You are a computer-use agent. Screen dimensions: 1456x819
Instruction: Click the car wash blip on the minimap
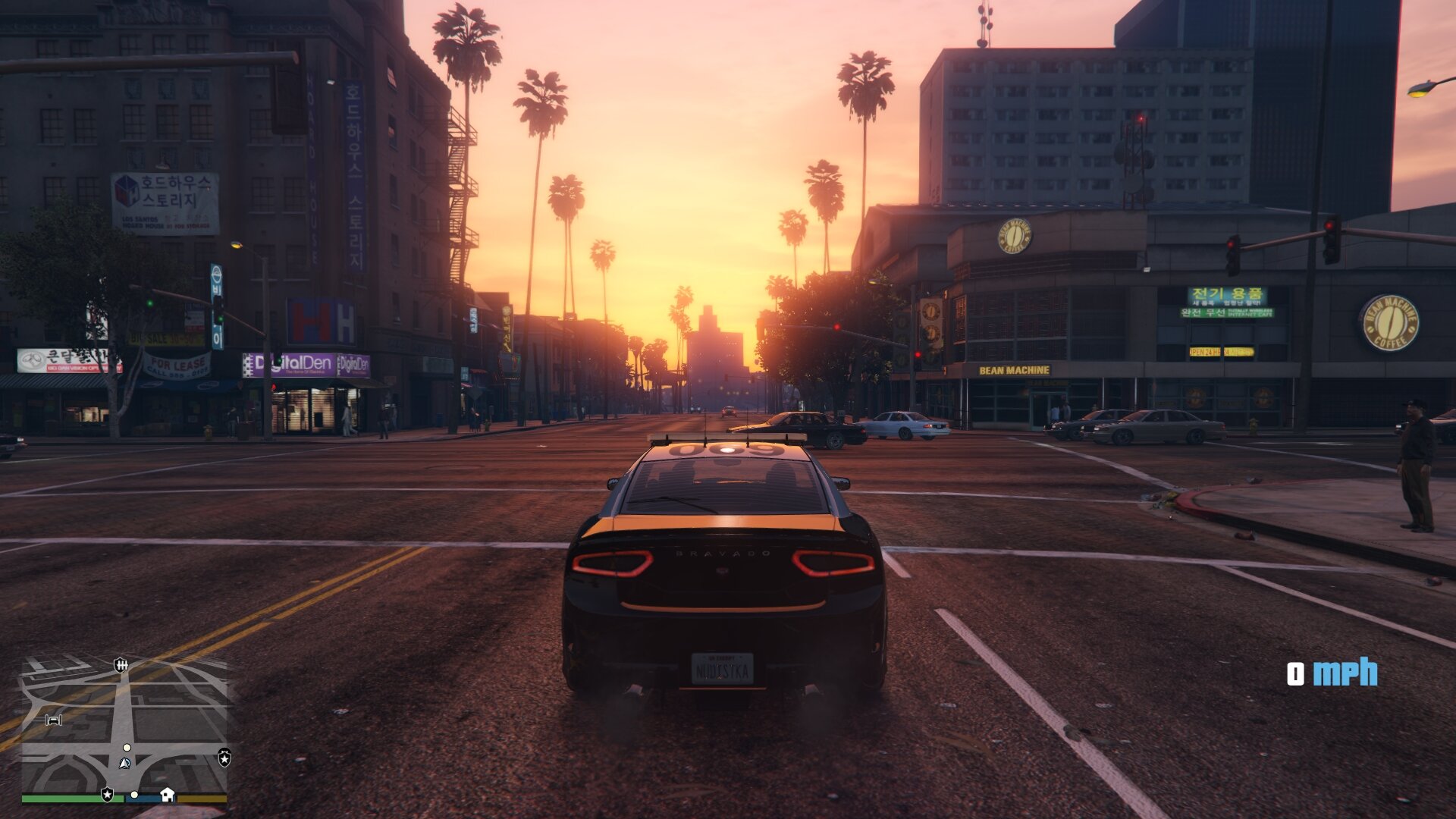click(53, 719)
